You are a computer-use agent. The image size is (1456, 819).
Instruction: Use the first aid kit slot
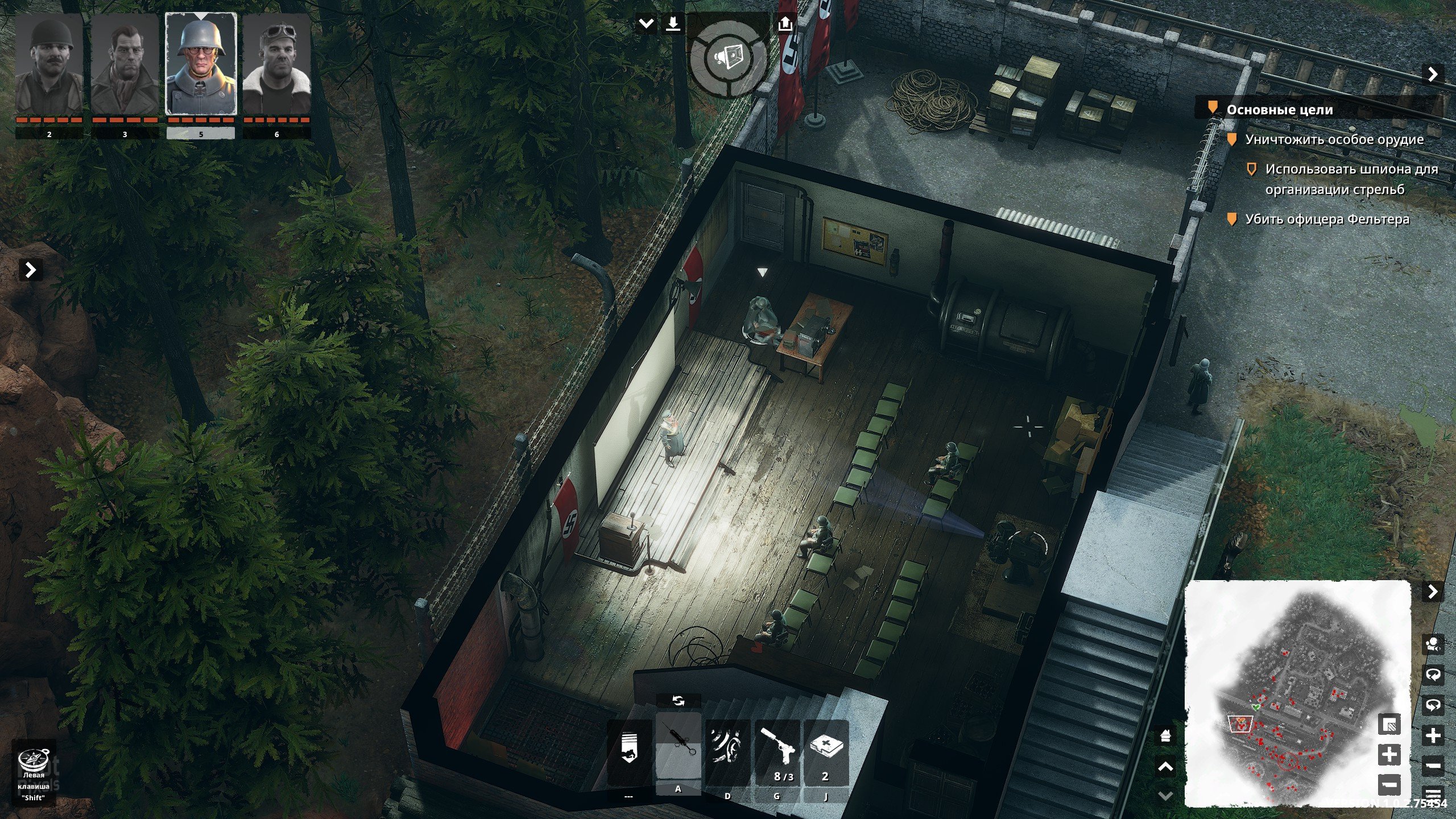pos(826,752)
